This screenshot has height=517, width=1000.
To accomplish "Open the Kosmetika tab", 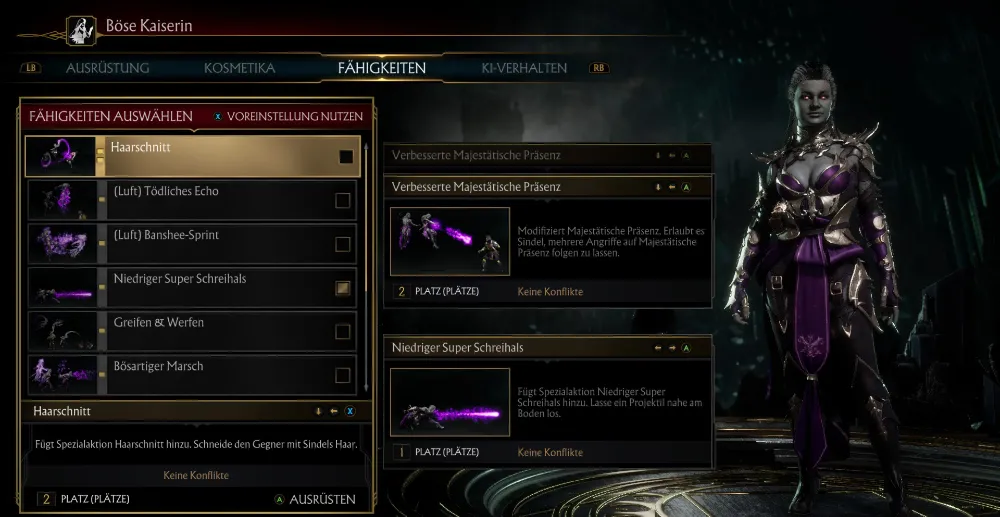I will [x=239, y=68].
